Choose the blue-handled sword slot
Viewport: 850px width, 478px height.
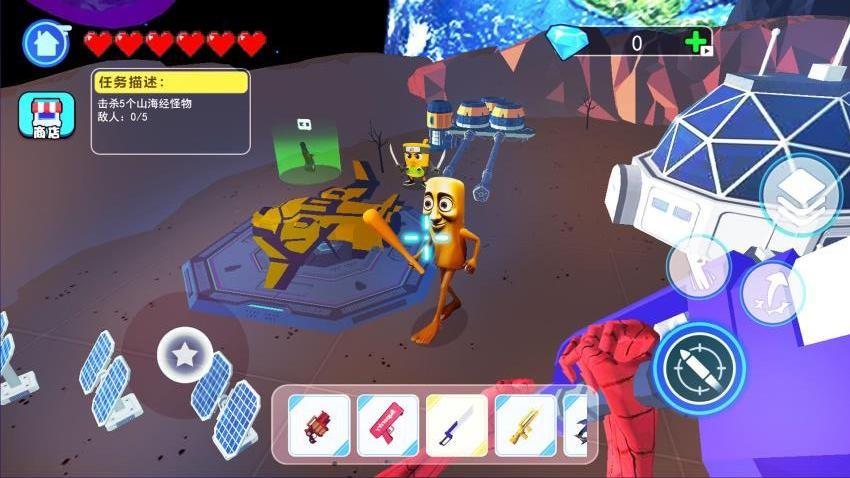pyautogui.click(x=457, y=425)
